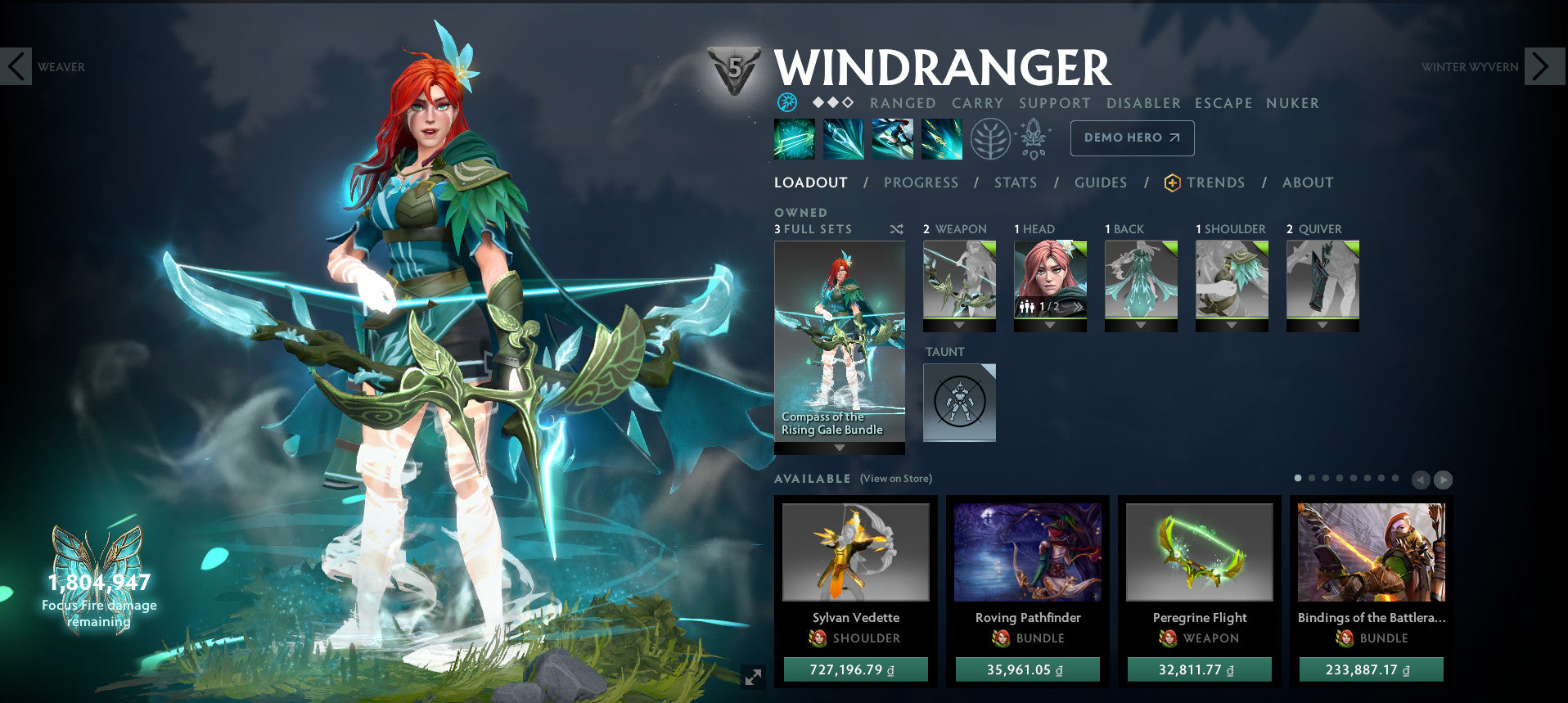Select Windranger's Powershot ability icon
This screenshot has height=703, width=1568.
click(844, 139)
